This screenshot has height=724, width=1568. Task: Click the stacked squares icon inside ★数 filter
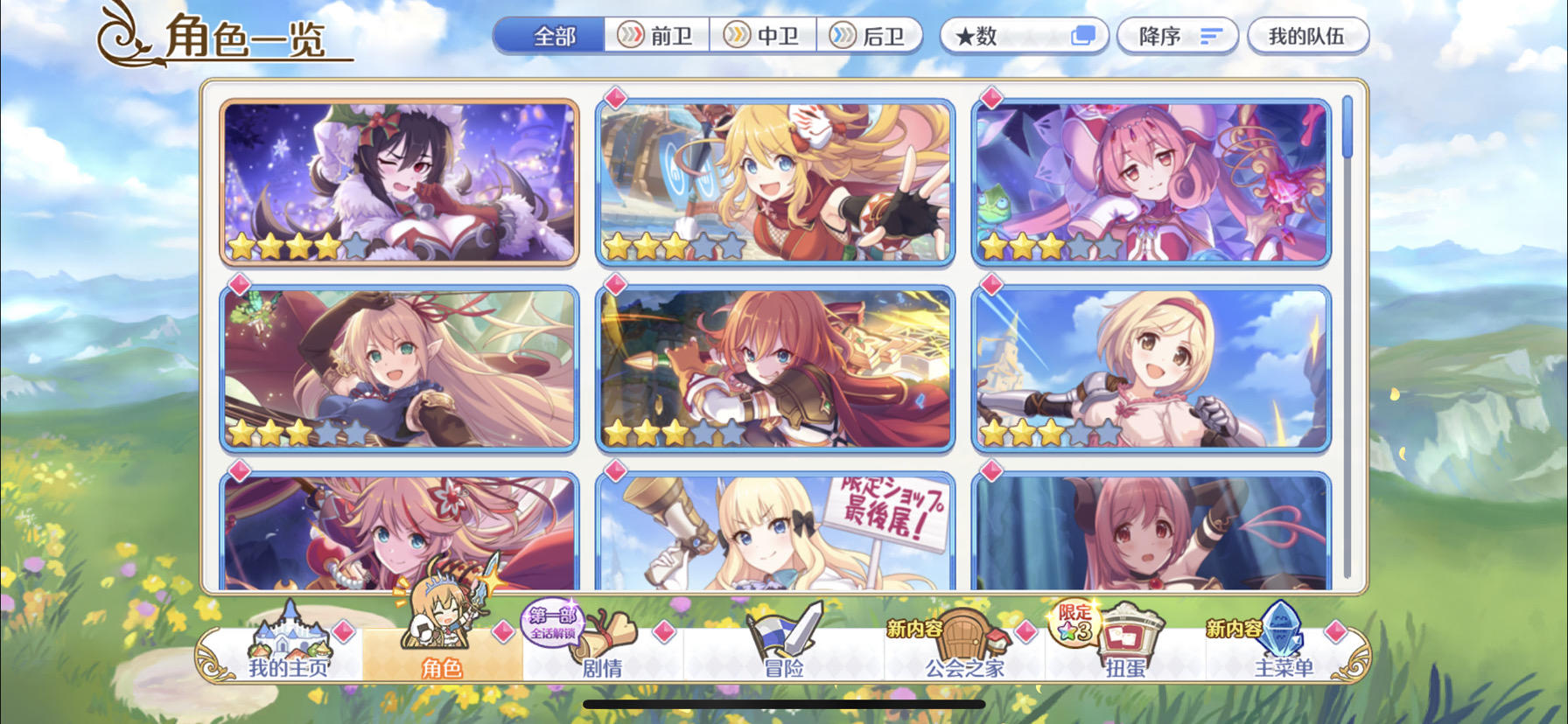[1085, 35]
